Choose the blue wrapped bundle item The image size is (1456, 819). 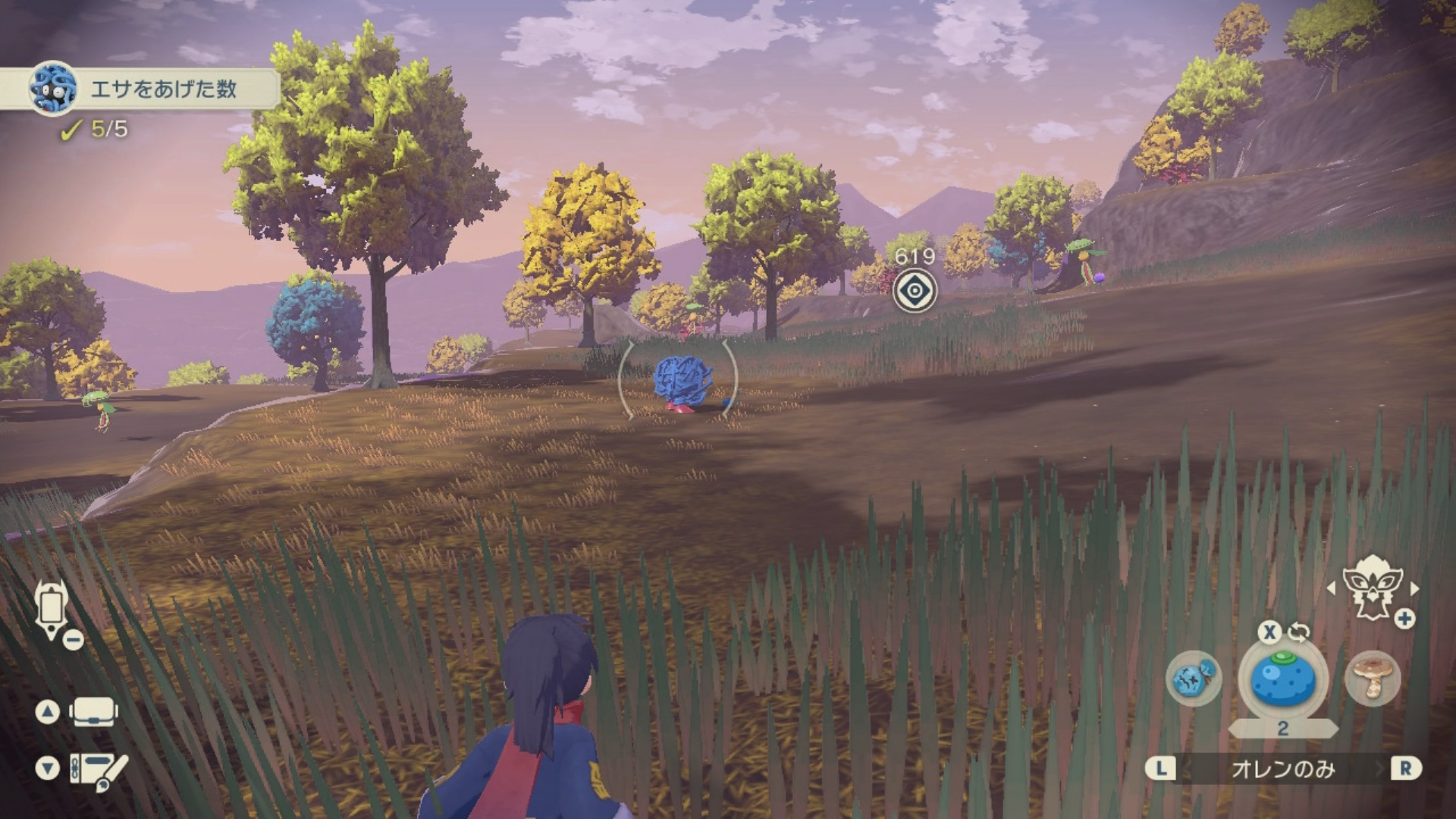(x=1194, y=678)
